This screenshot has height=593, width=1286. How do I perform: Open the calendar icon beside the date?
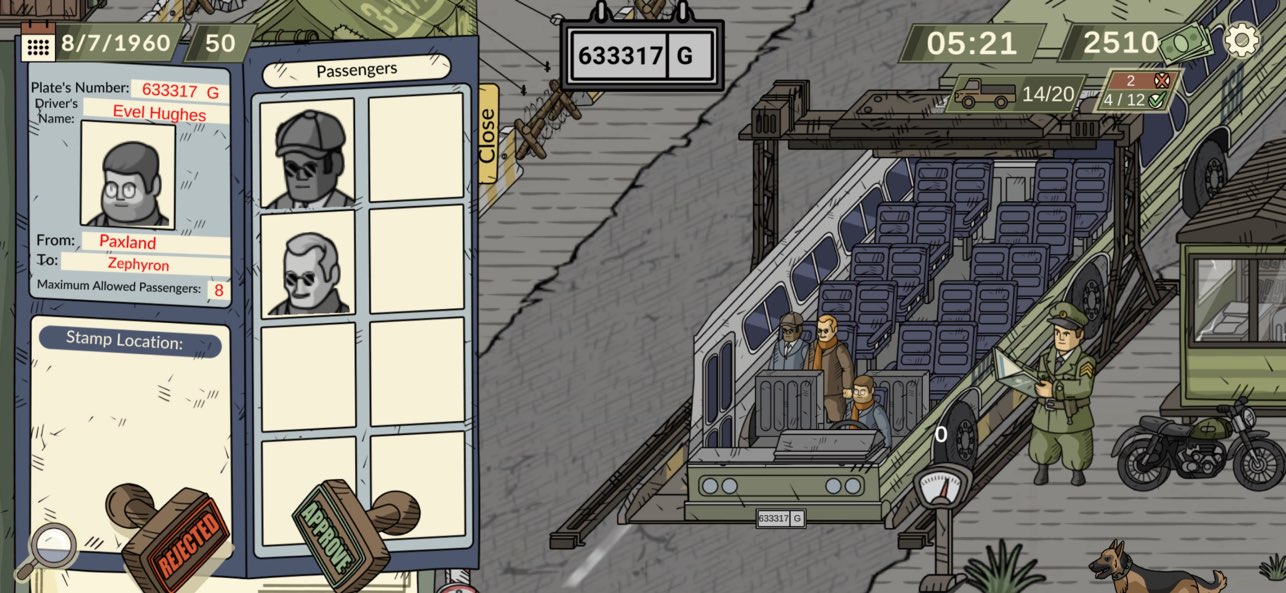(x=37, y=44)
